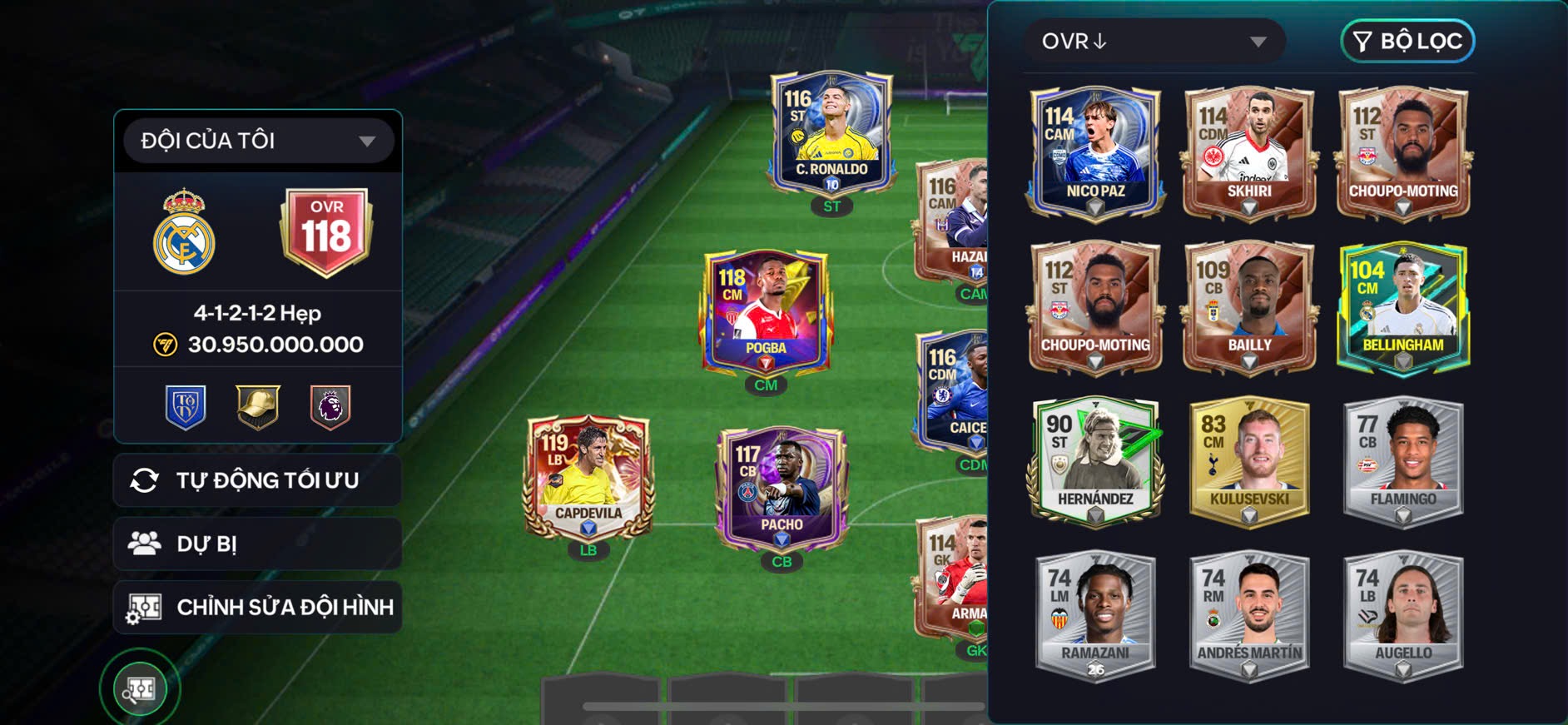Choose the Skhiri 114 CDM card
1568x725 pixels.
(1249, 152)
